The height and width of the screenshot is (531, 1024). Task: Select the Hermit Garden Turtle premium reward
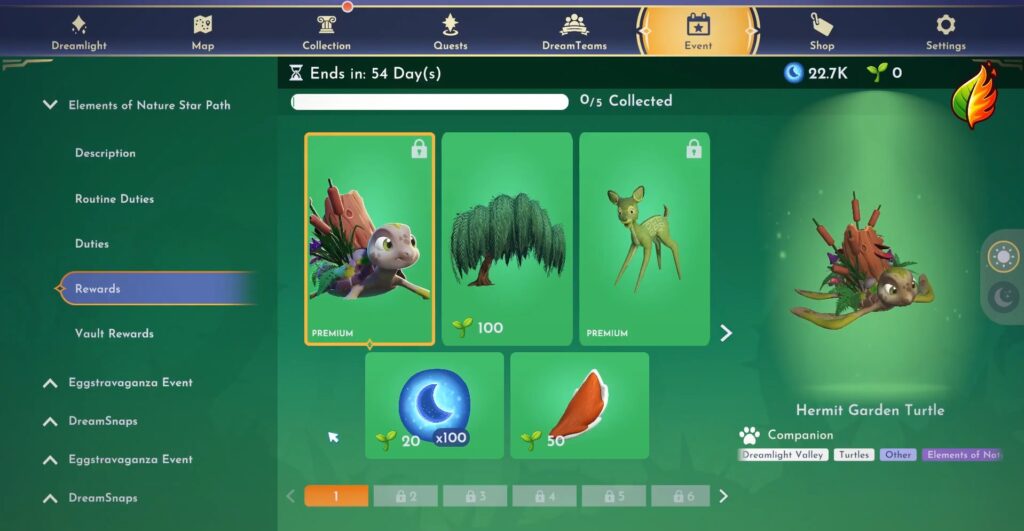pyautogui.click(x=370, y=239)
